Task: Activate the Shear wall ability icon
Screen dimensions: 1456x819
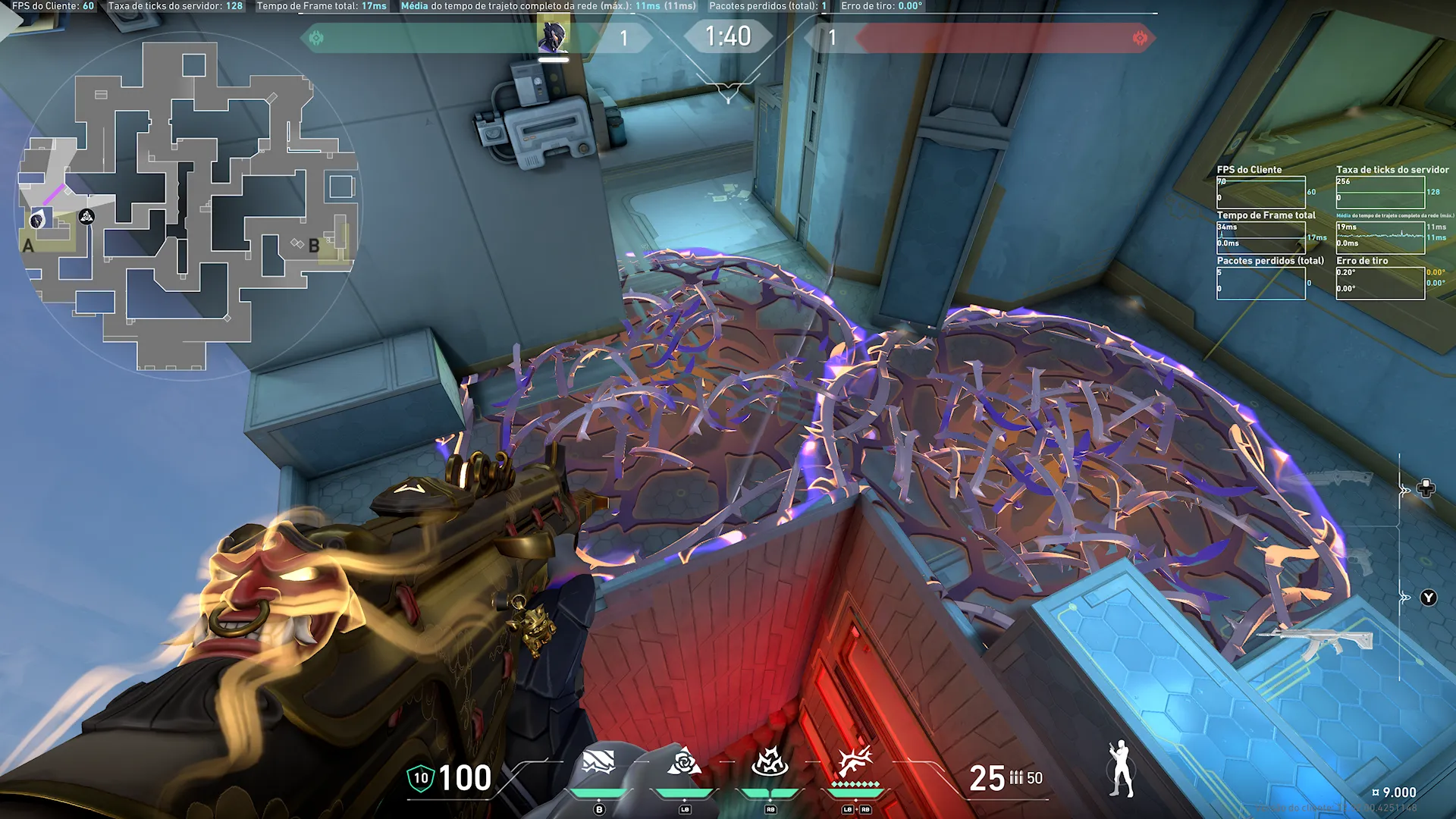Action: [x=598, y=763]
